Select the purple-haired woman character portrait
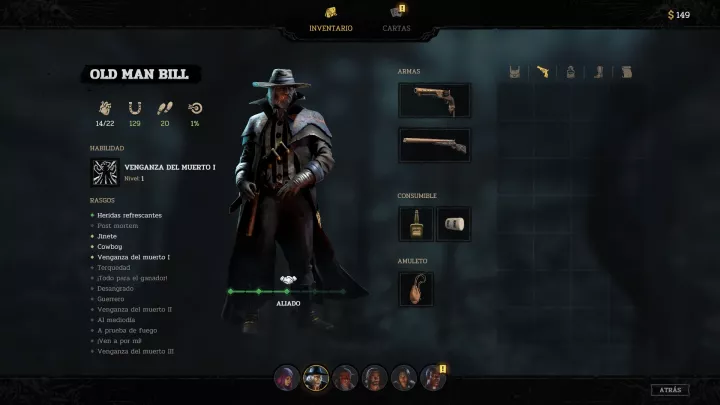720x405 pixels. tap(287, 378)
